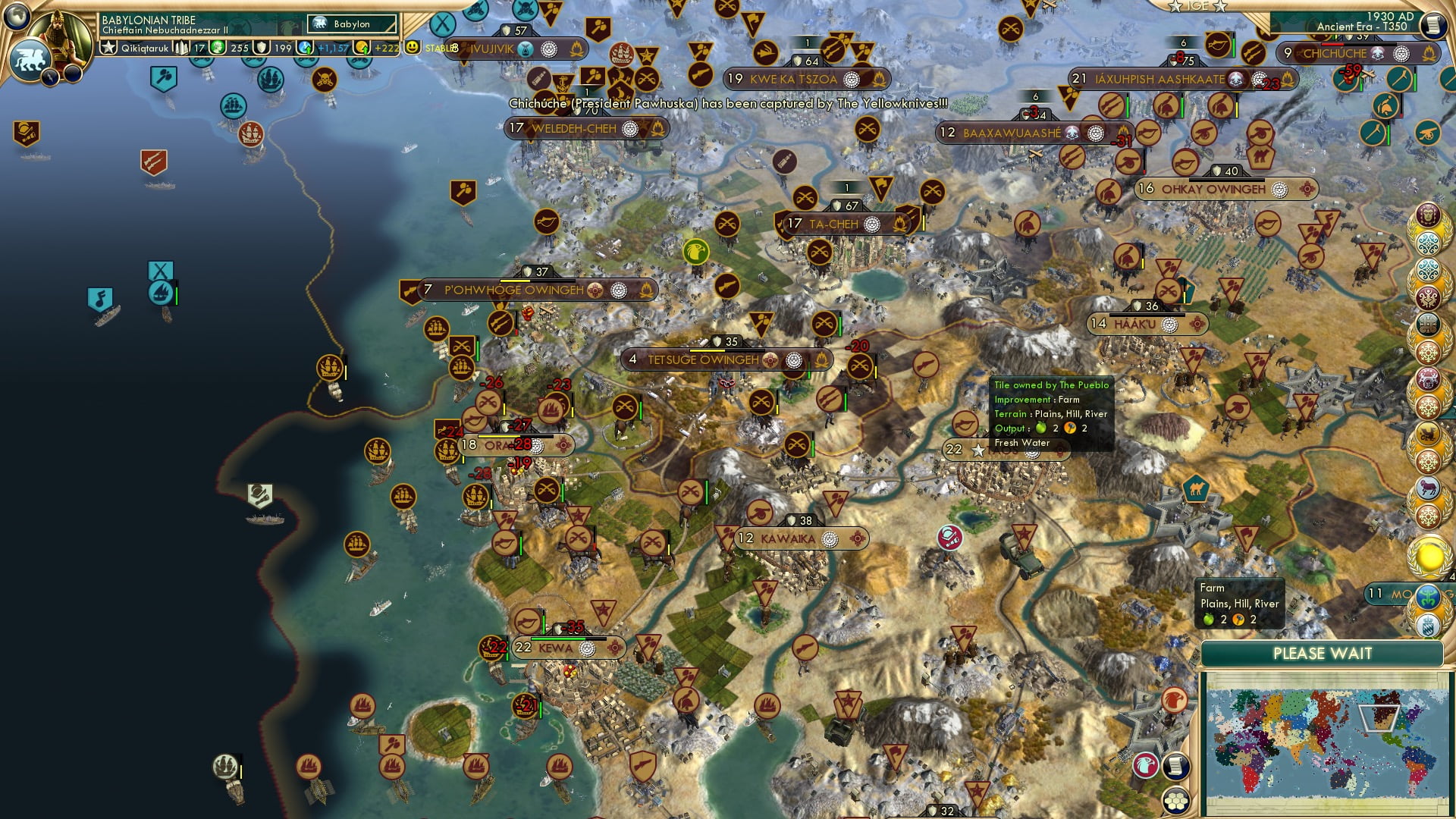Screen dimensions: 1456x819
Task: Click the happiness smiley marked STABLE
Action: coord(412,47)
